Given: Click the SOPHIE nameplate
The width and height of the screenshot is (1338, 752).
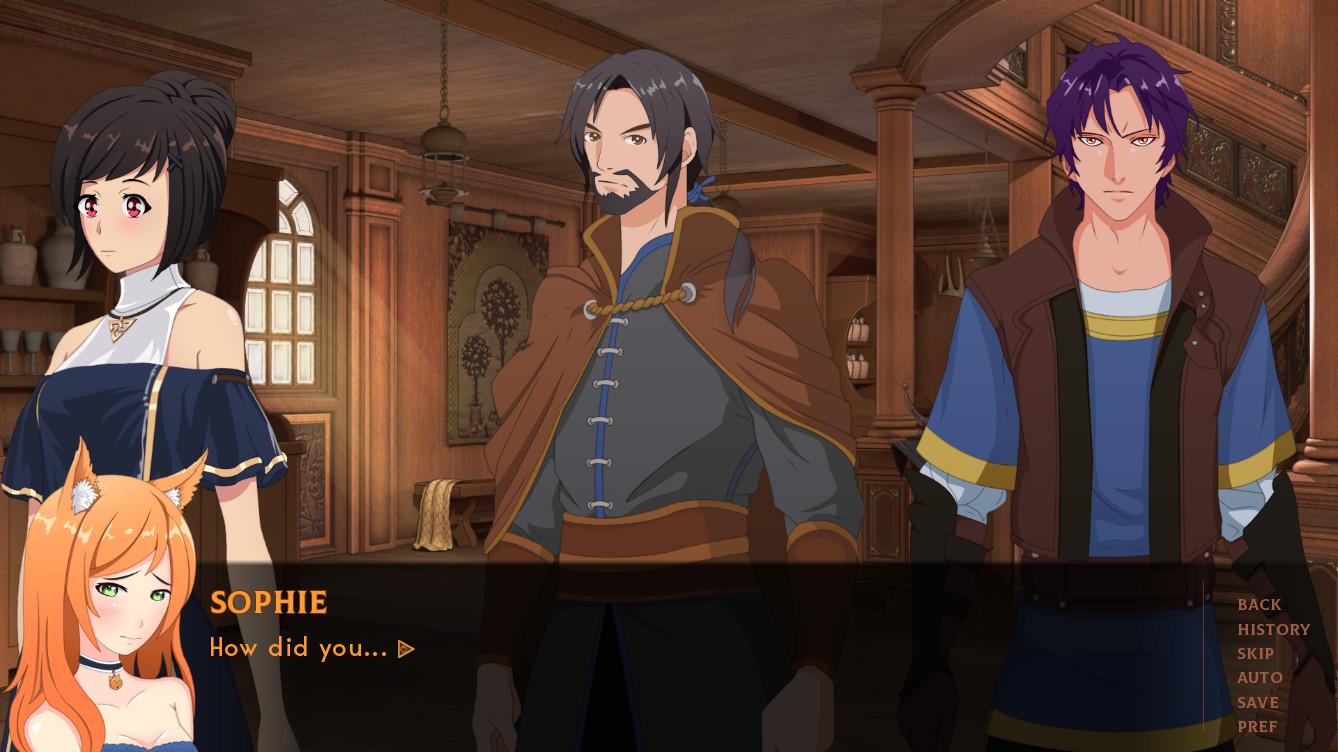Looking at the screenshot, I should (x=267, y=602).
